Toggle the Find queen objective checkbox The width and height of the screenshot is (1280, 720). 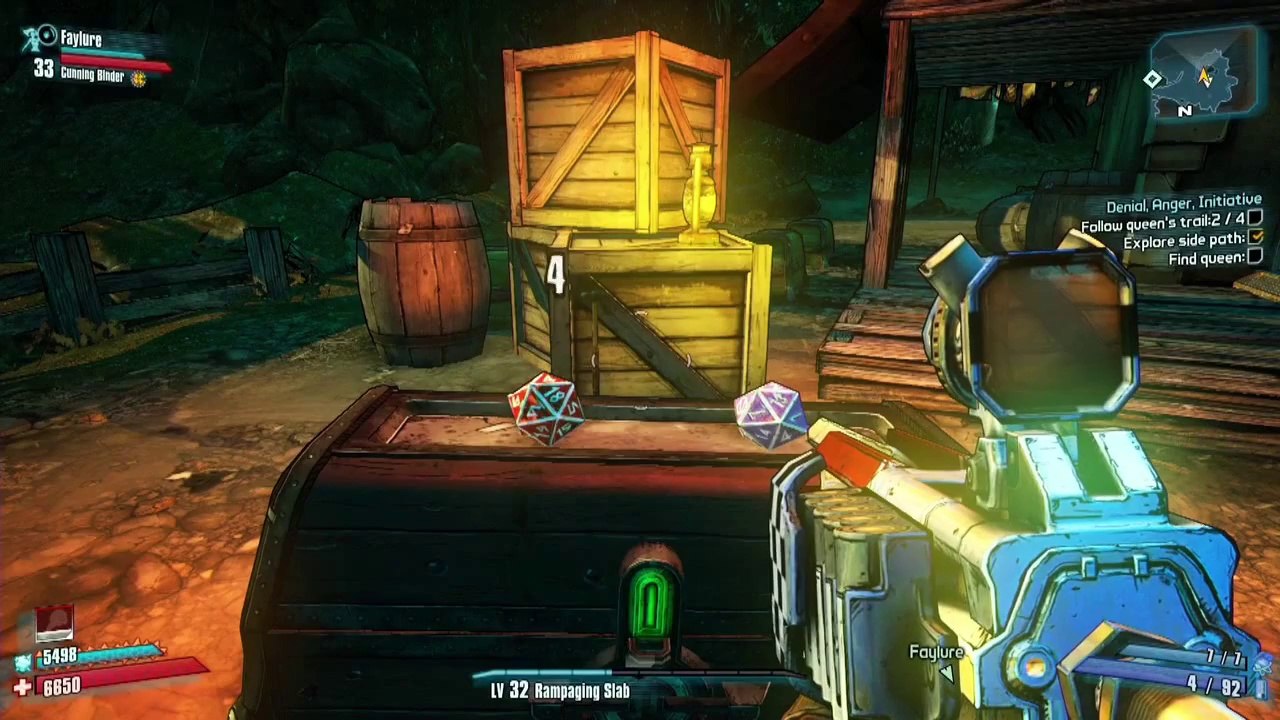pyautogui.click(x=1255, y=257)
